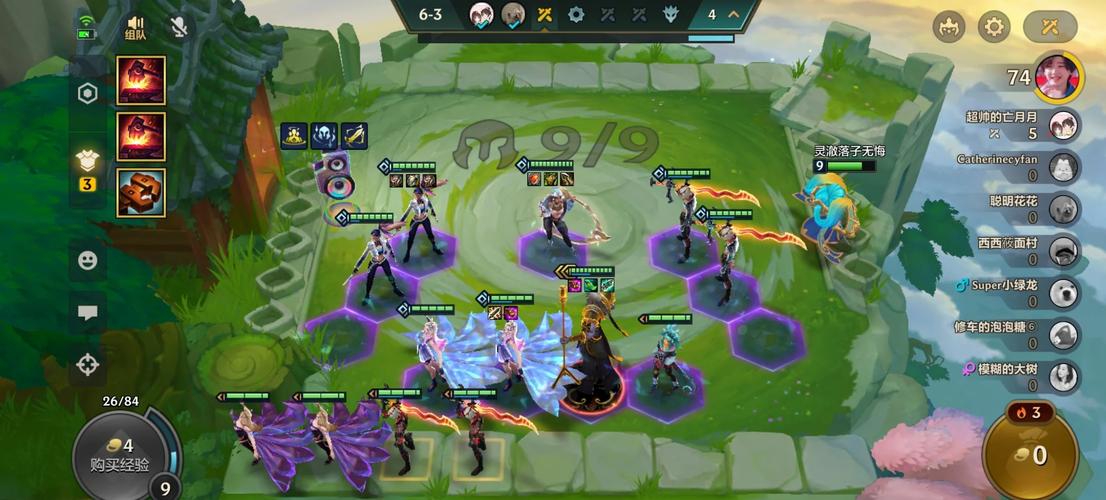
Task: Open the emote smiley menu
Action: click(x=88, y=260)
